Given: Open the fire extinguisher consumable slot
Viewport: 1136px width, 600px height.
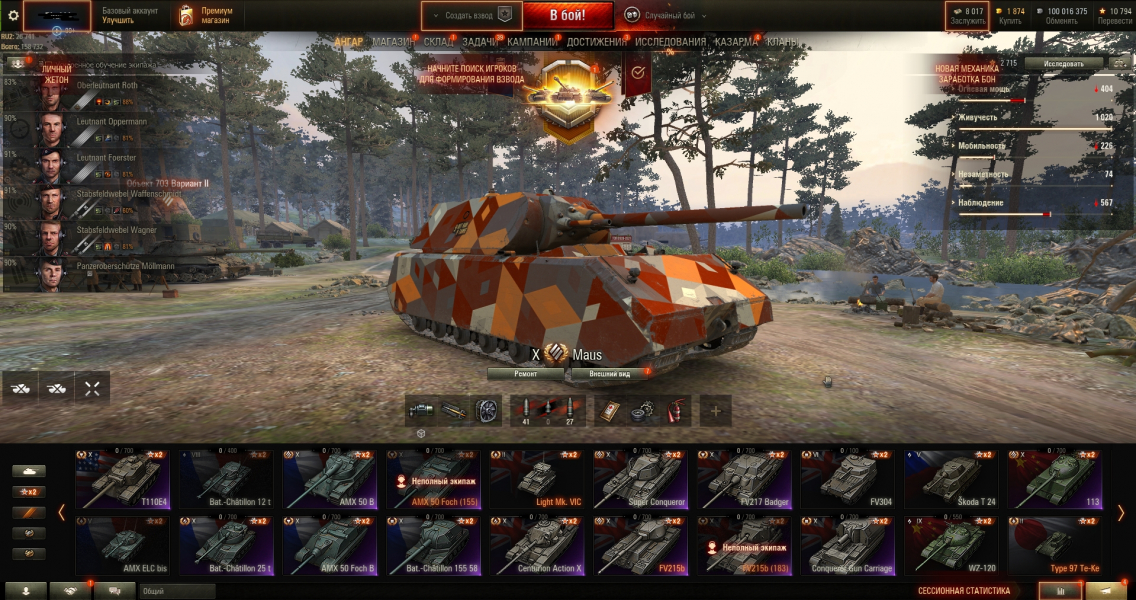Looking at the screenshot, I should 677,409.
